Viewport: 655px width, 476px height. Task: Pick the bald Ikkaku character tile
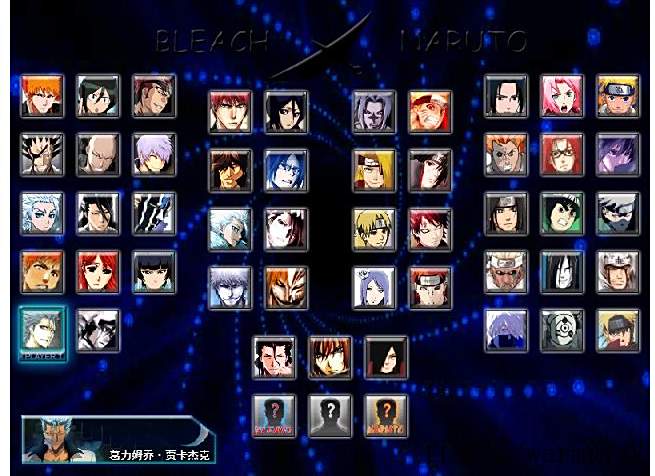(x=98, y=153)
